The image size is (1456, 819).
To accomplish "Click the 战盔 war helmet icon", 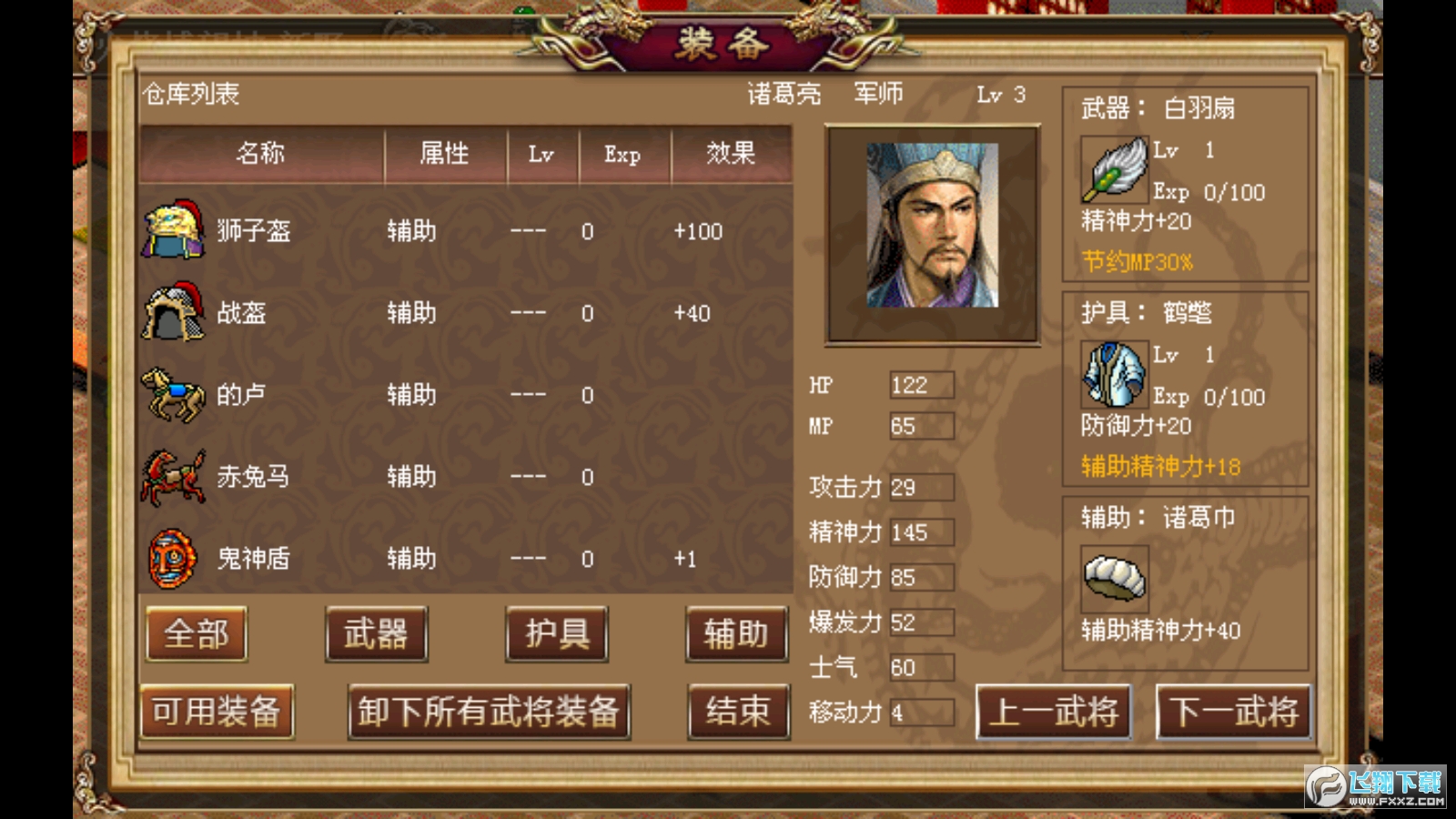I will point(168,312).
